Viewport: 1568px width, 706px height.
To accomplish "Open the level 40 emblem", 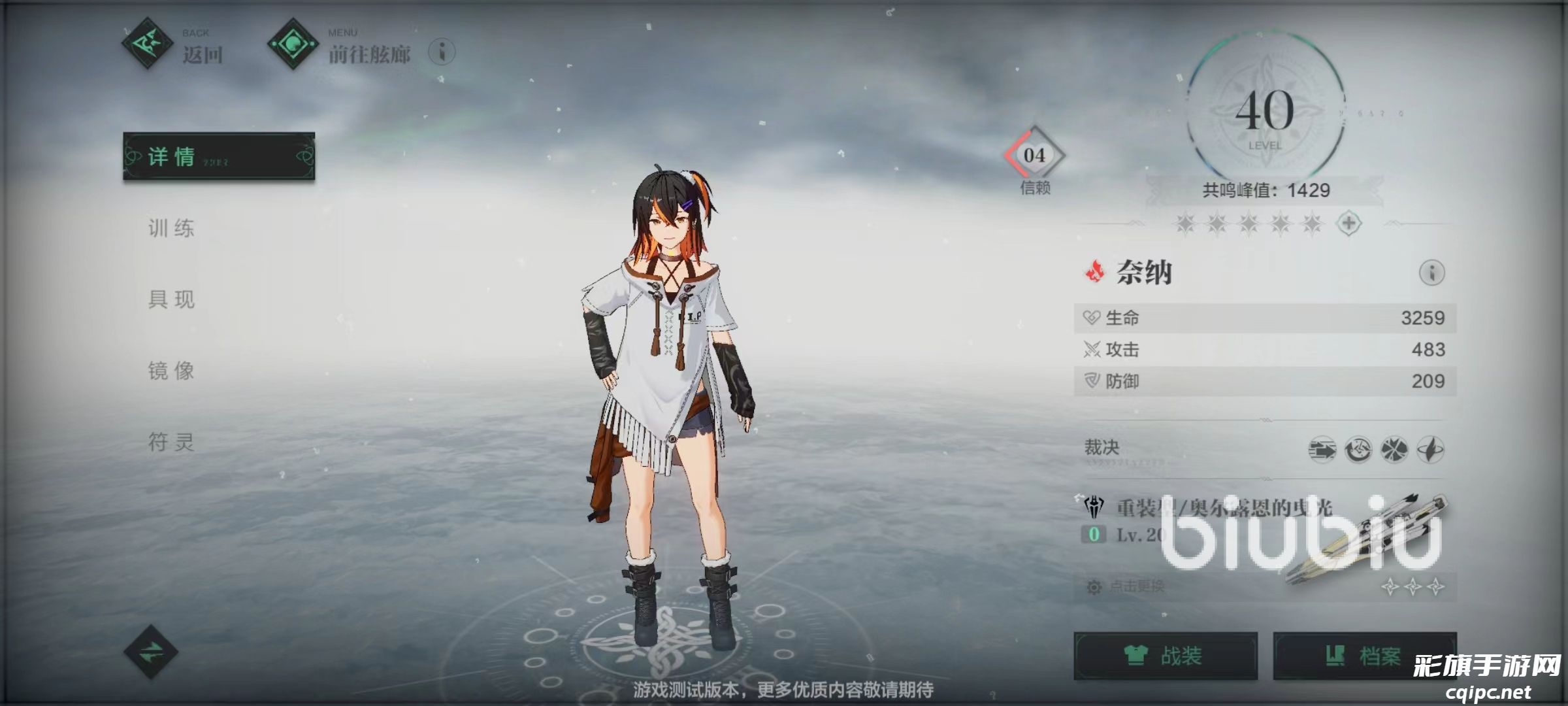I will 1265,111.
